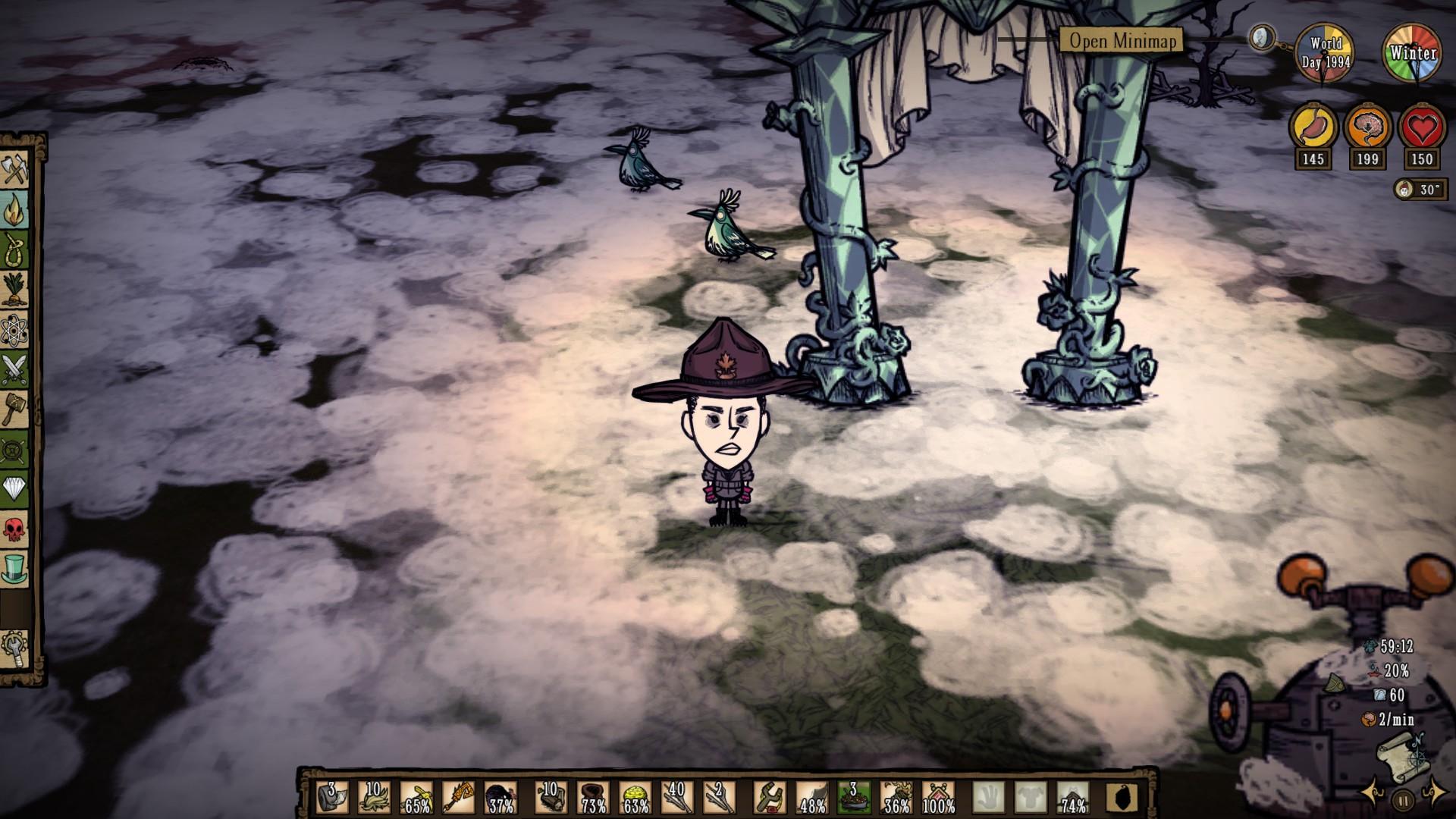Open the hammer Structures crafting tab
Image resolution: width=1456 pixels, height=819 pixels.
click(15, 409)
